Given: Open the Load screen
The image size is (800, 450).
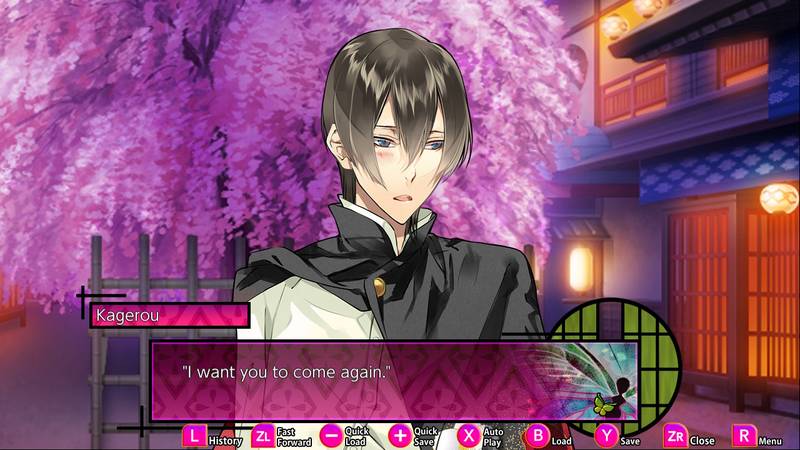Looking at the screenshot, I should pos(538,436).
